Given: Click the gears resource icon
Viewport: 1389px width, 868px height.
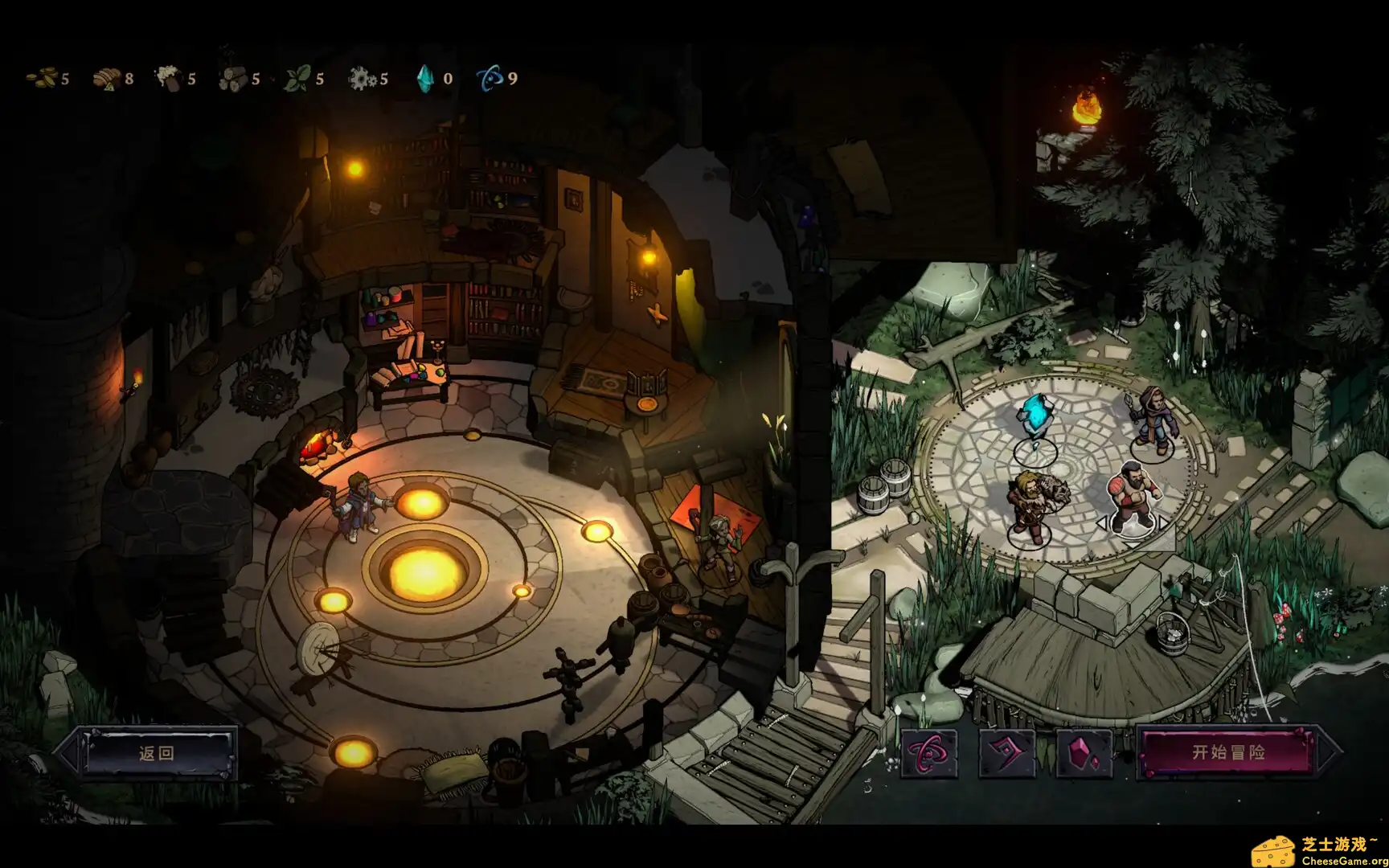Looking at the screenshot, I should pyautogui.click(x=363, y=78).
